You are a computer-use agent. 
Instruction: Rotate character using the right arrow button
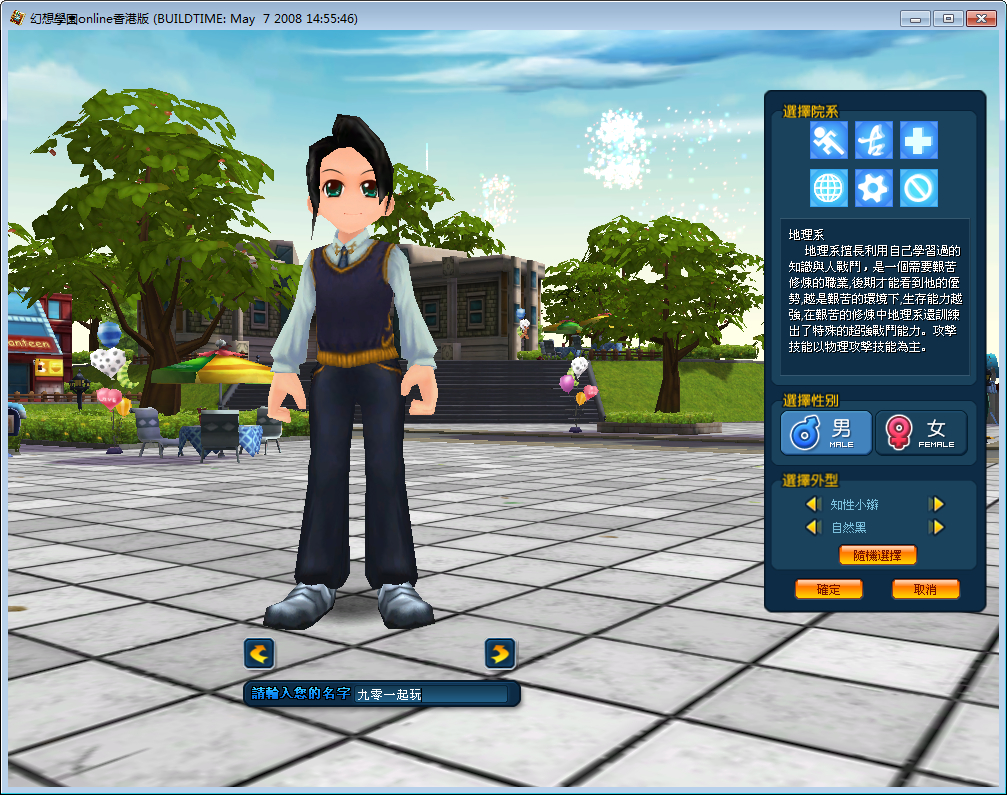[500, 654]
